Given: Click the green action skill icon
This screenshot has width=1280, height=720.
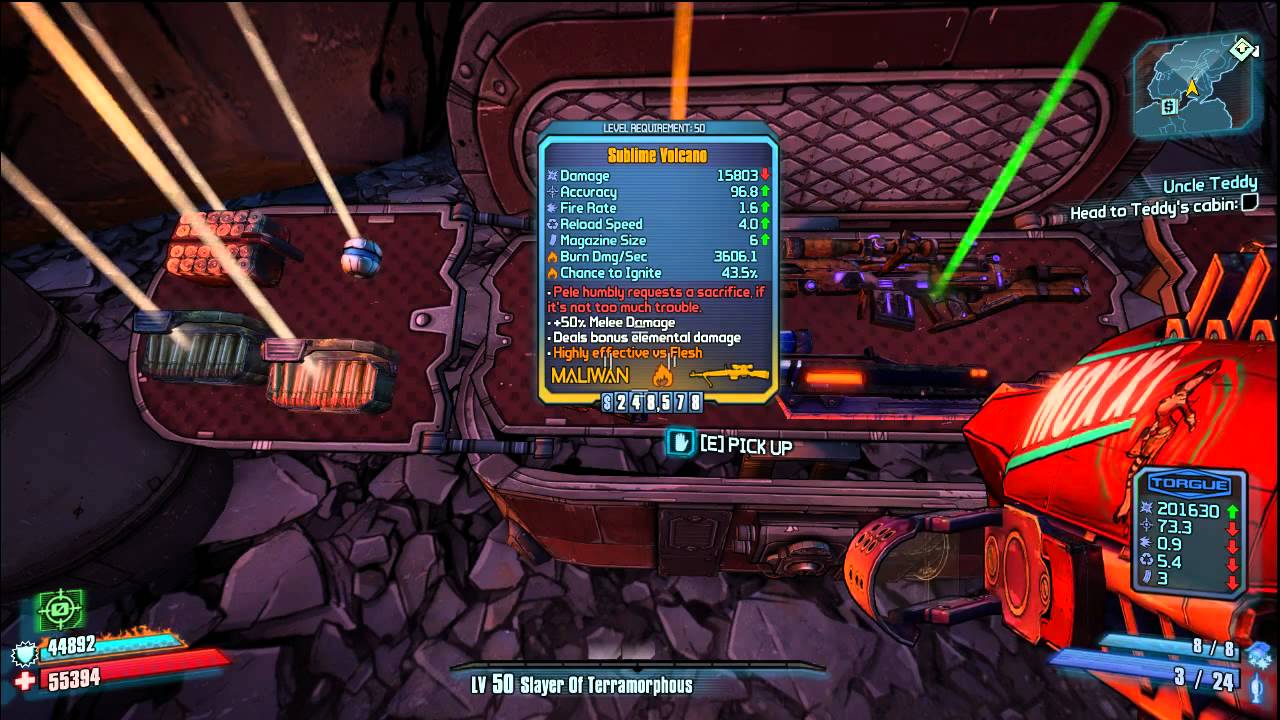Looking at the screenshot, I should pos(60,608).
